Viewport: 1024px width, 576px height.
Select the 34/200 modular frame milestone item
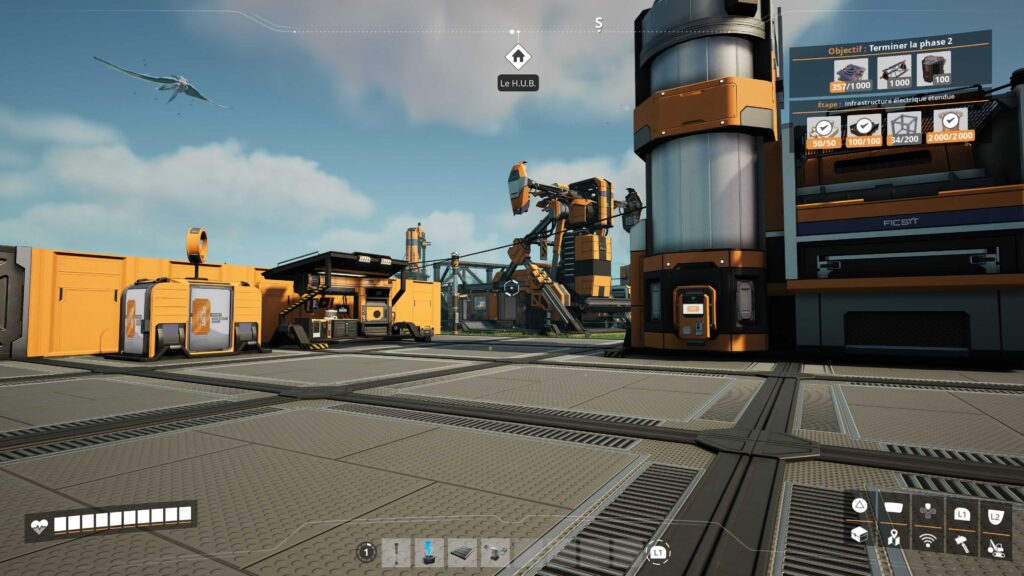904,127
